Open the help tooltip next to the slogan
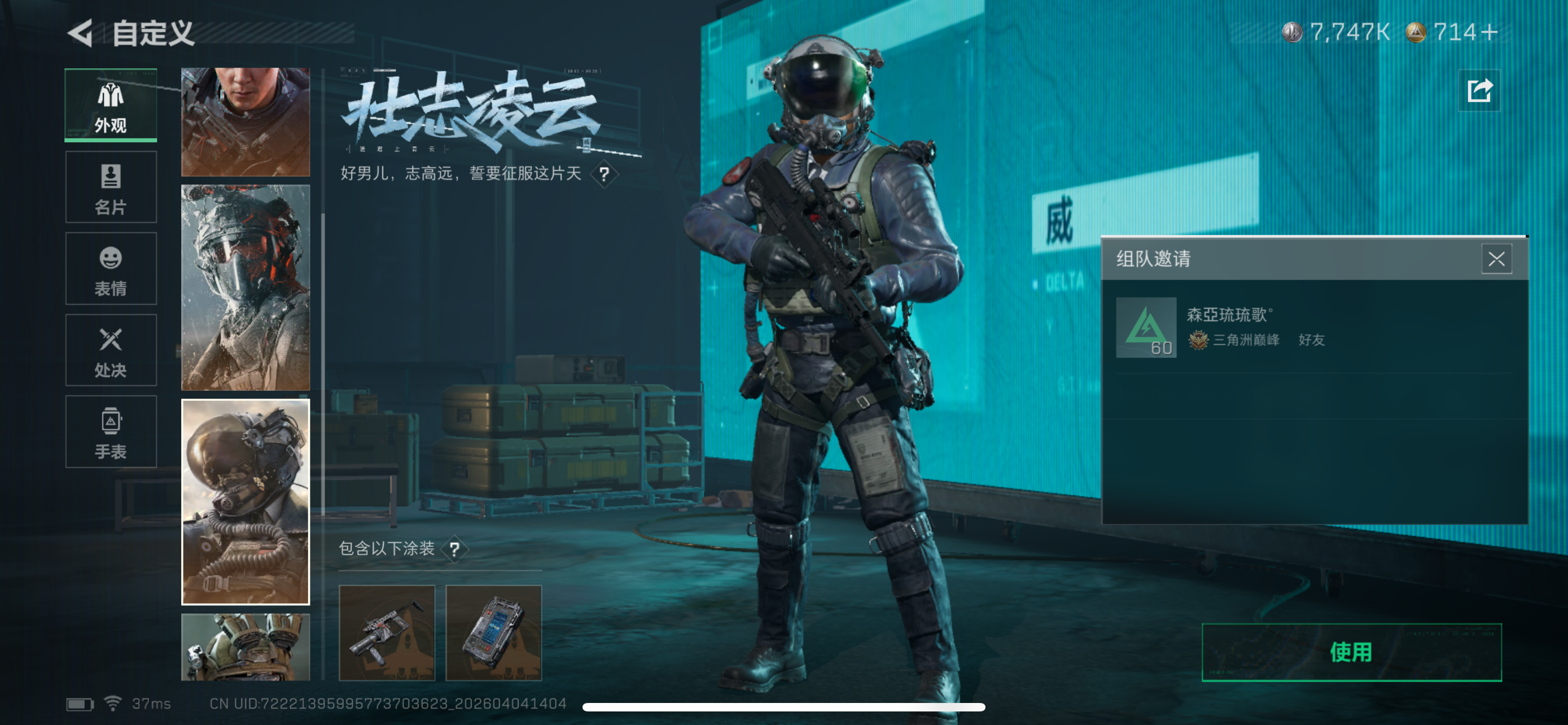The width and height of the screenshot is (1568, 725). (x=604, y=174)
